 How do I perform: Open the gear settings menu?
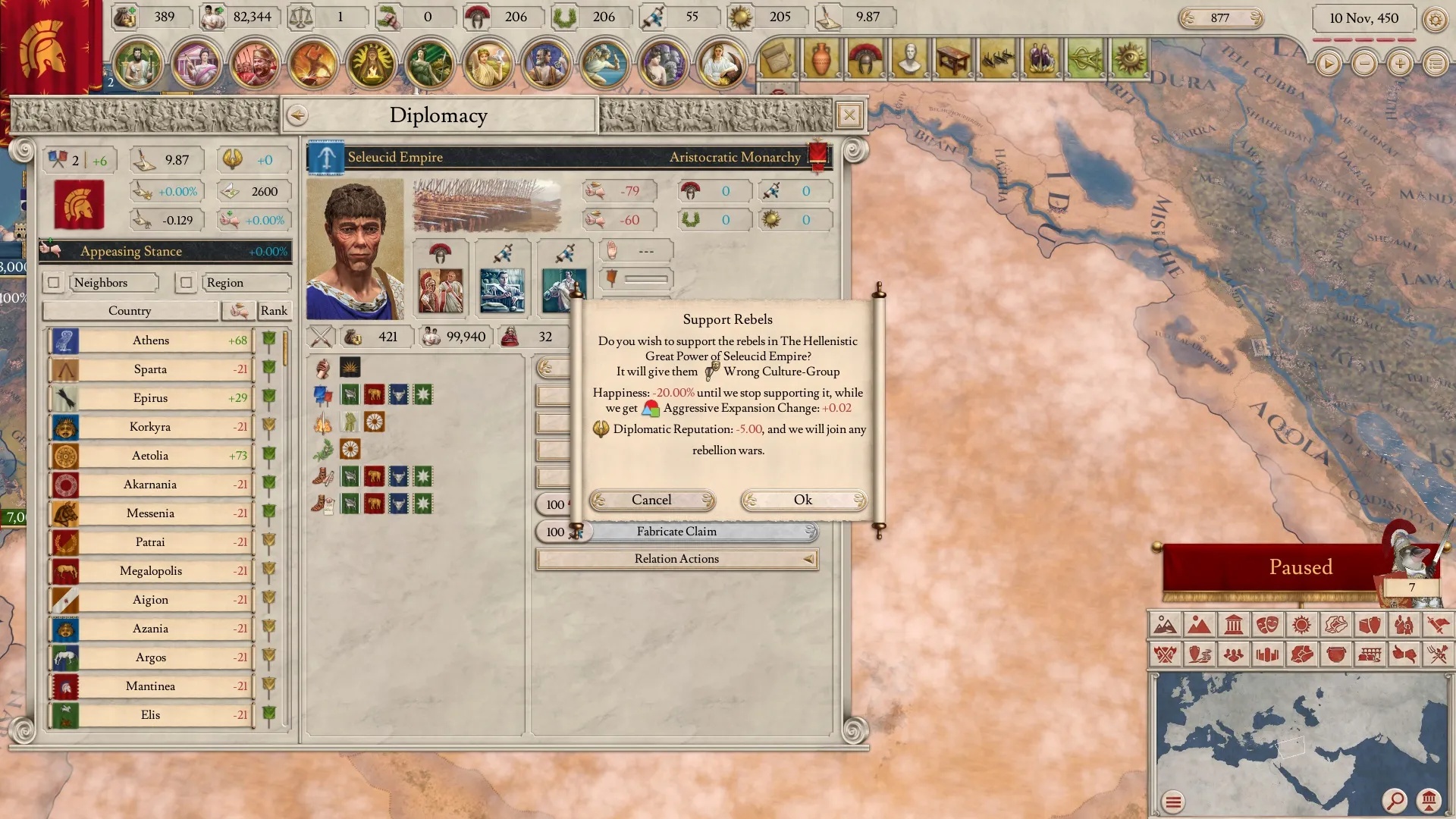coord(1435,19)
